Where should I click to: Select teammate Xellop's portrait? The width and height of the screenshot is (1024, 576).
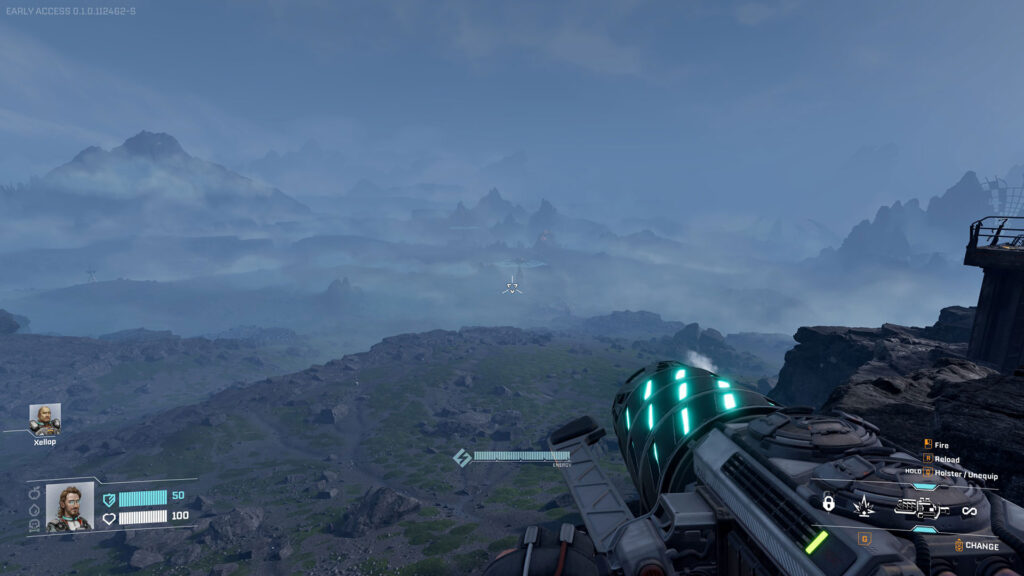[x=45, y=419]
